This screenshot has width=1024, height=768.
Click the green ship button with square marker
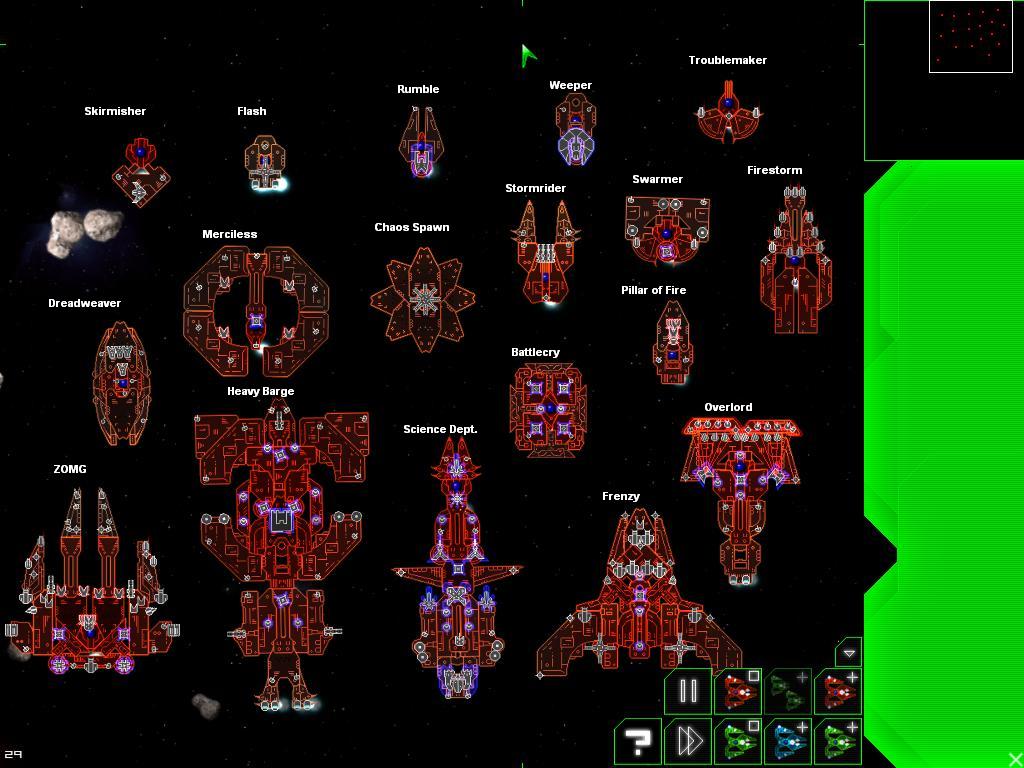click(x=739, y=741)
